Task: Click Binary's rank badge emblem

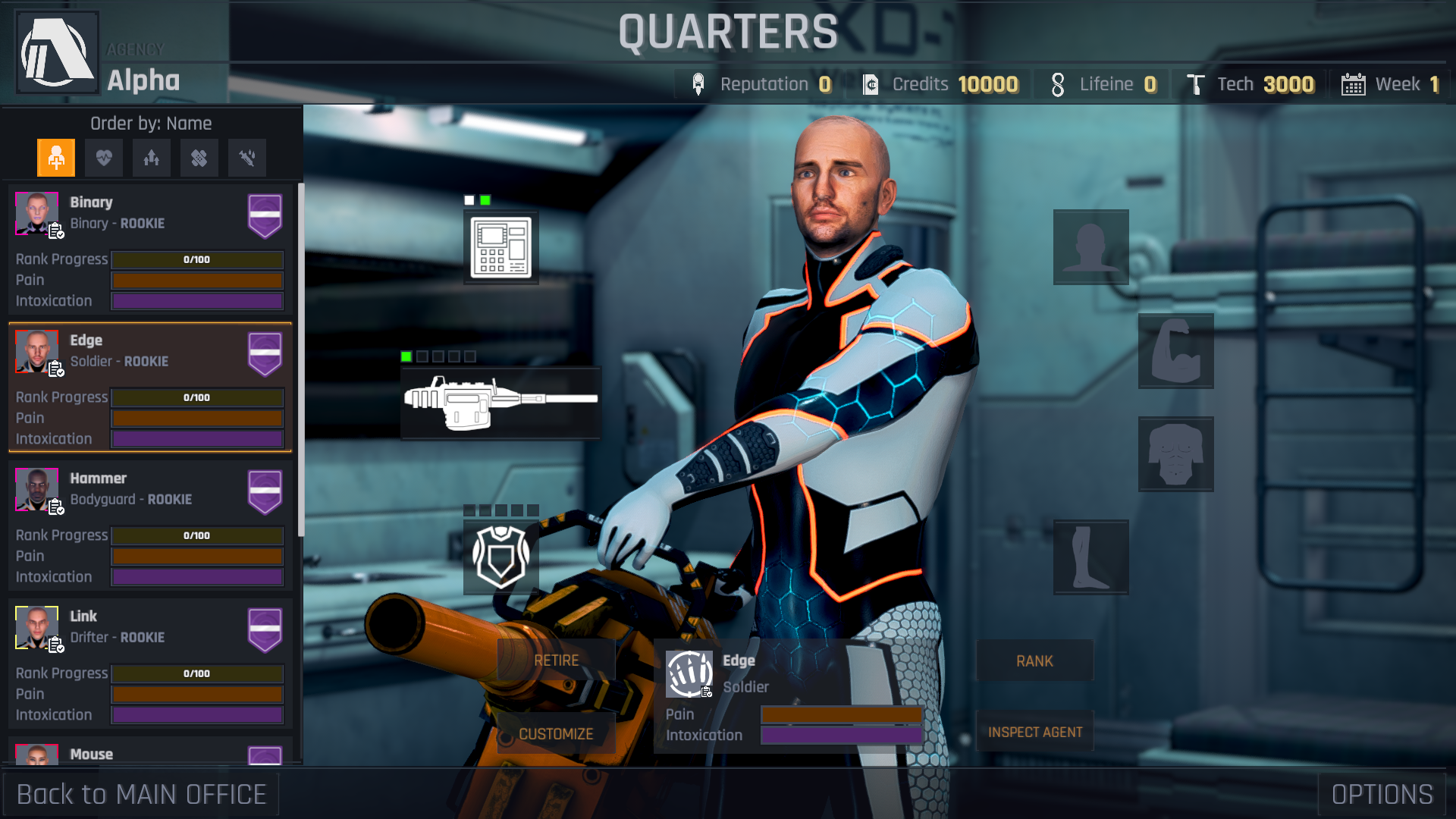Action: tap(265, 216)
